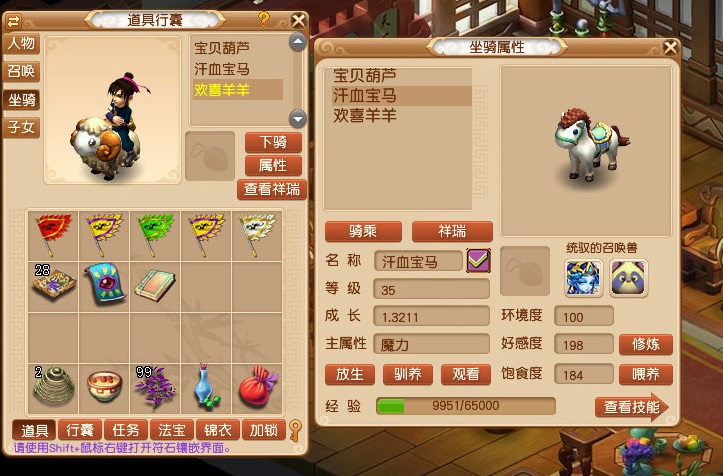Close the 坐骑属性 mount attributes window

[671, 47]
